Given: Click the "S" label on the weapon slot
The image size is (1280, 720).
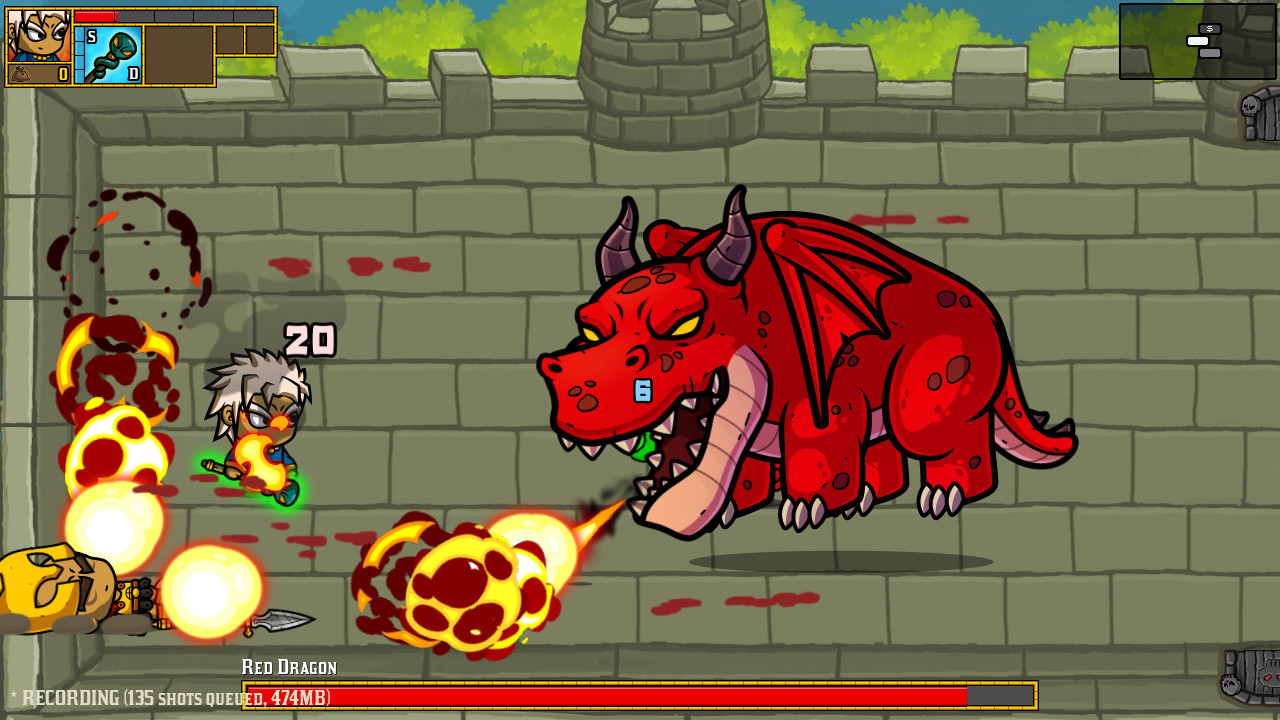Looking at the screenshot, I should click(x=91, y=35).
